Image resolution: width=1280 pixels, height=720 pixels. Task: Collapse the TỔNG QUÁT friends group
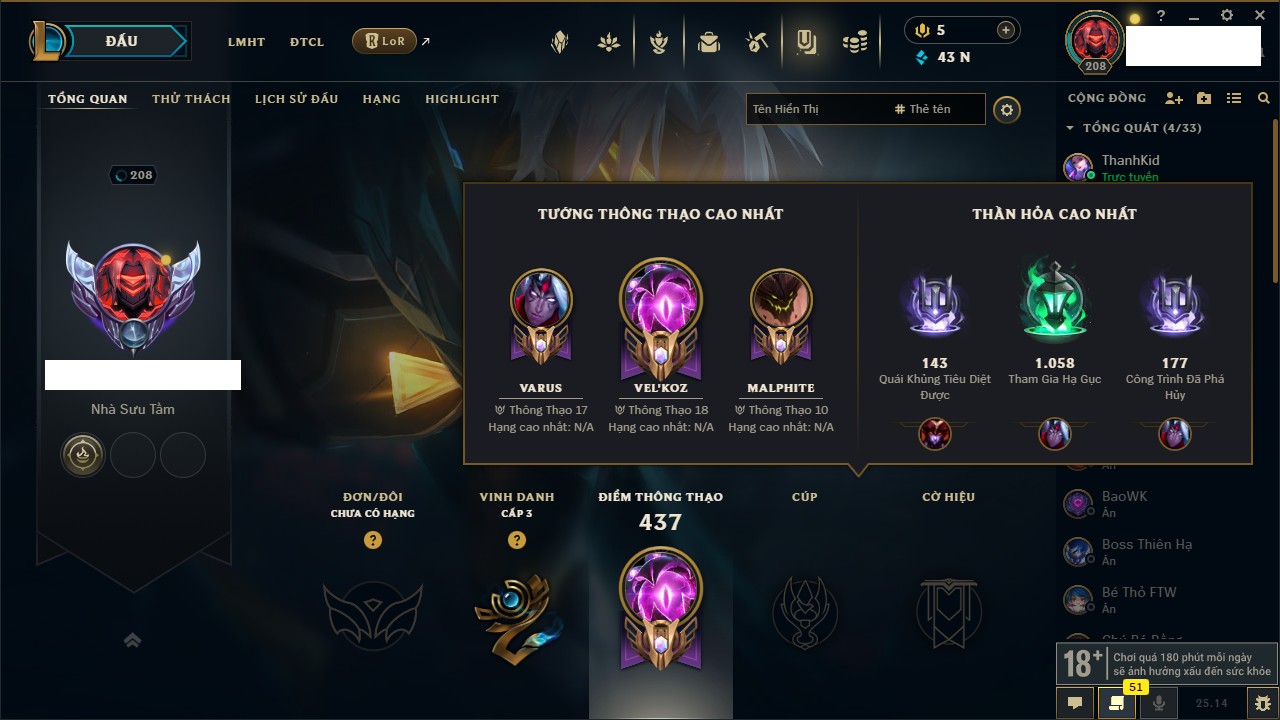tap(1070, 128)
